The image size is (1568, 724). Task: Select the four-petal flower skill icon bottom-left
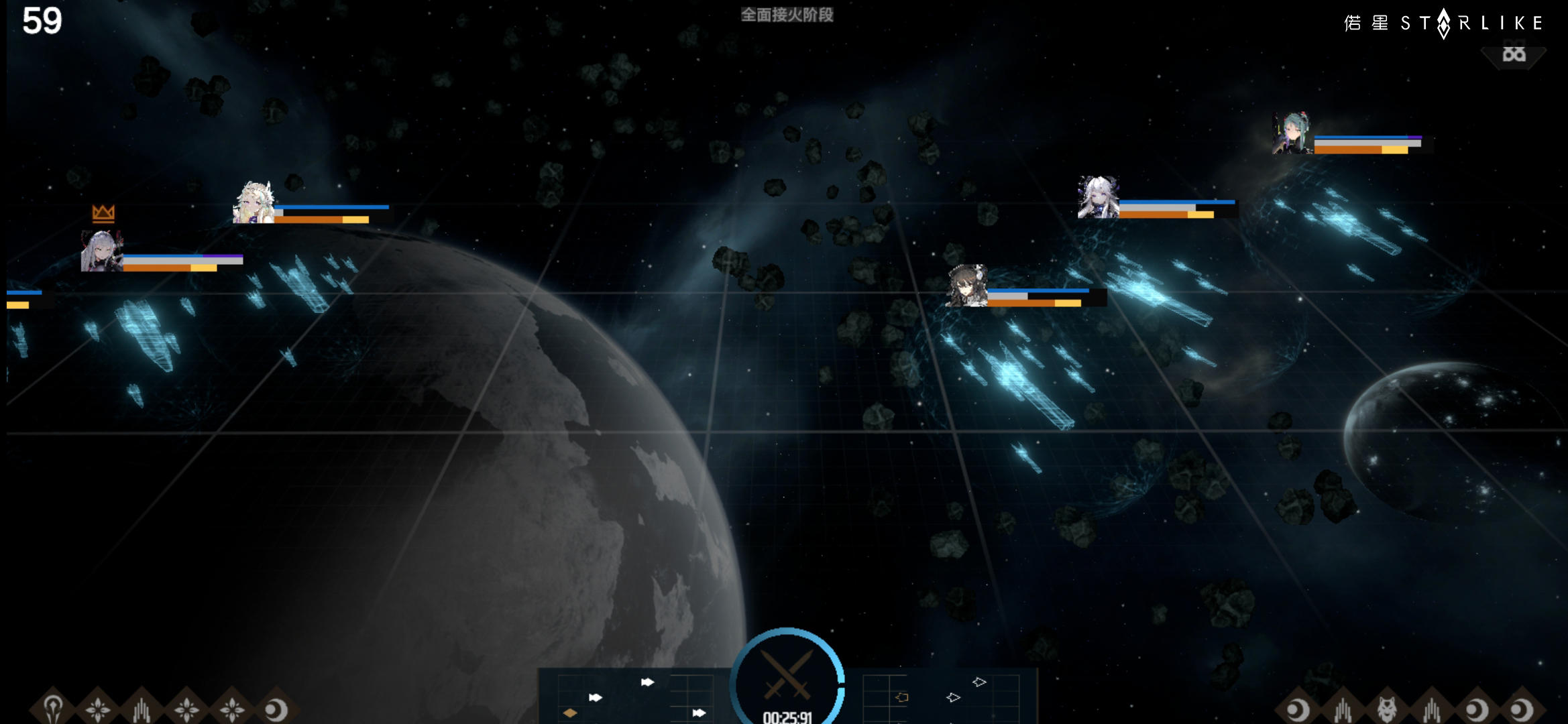pos(99,708)
